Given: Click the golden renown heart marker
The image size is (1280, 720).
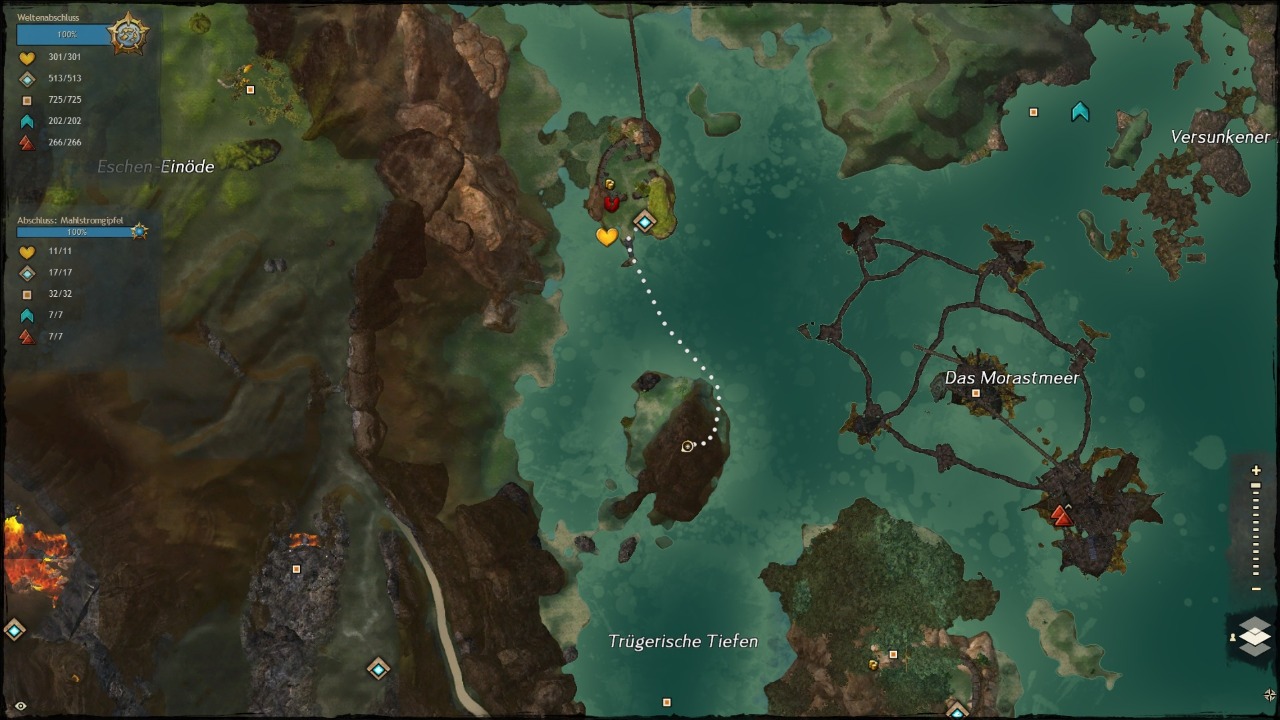Looking at the screenshot, I should coord(606,237).
